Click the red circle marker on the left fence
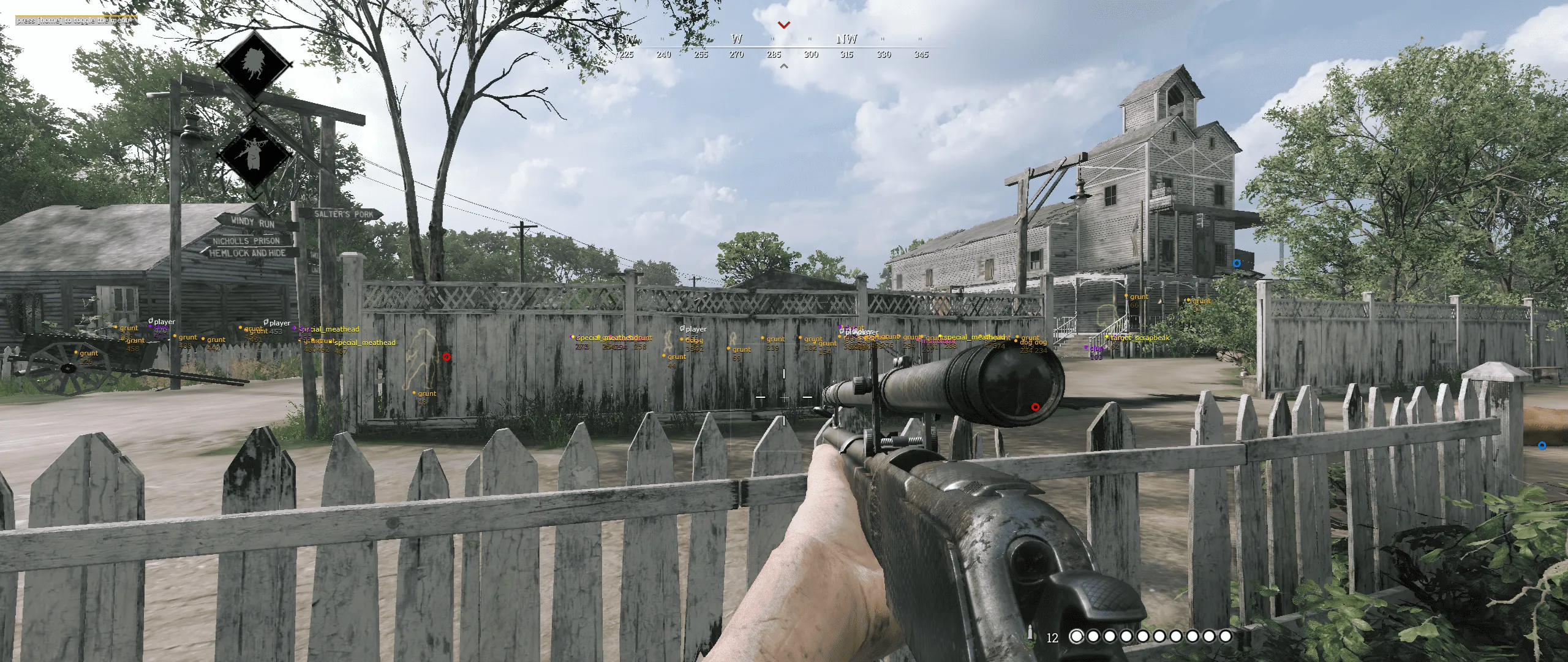Viewport: 1568px width, 662px height. coord(446,357)
